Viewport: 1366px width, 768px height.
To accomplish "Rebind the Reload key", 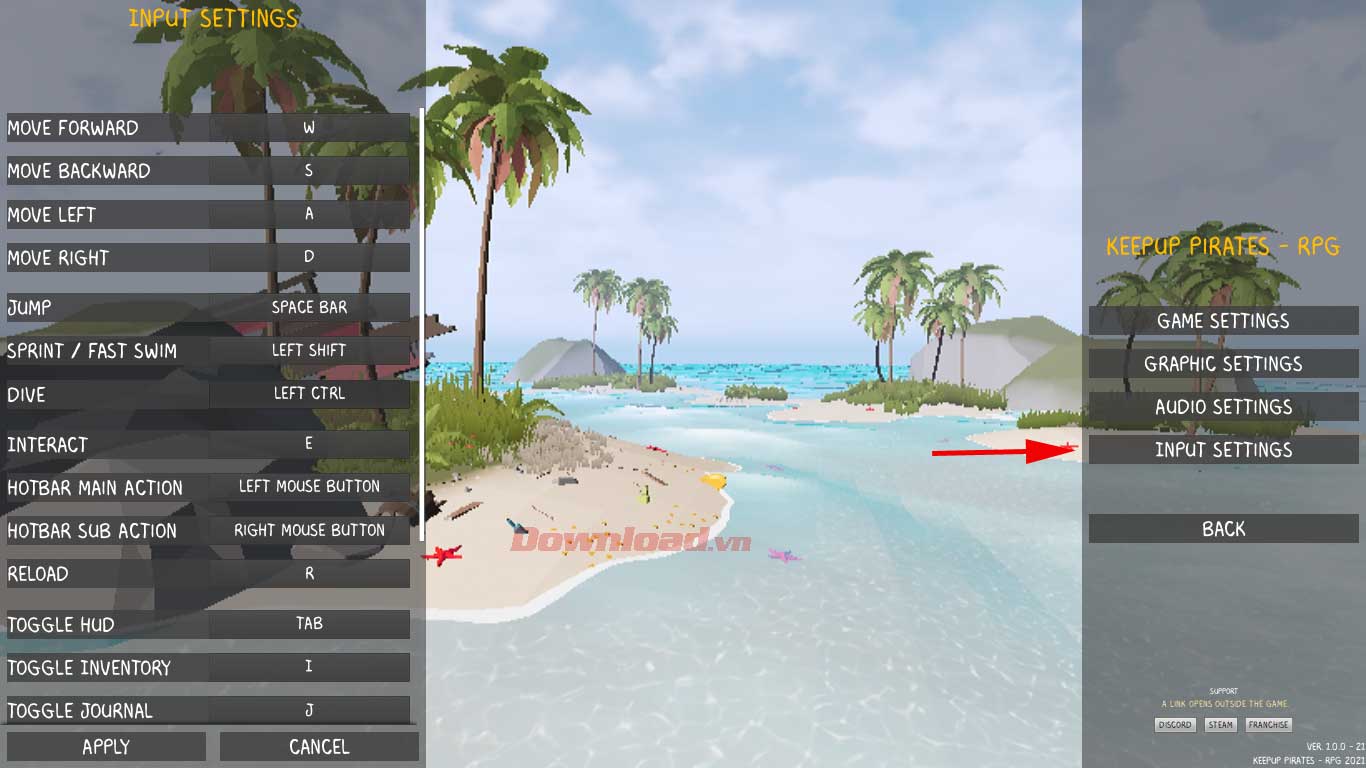I will tap(310, 573).
